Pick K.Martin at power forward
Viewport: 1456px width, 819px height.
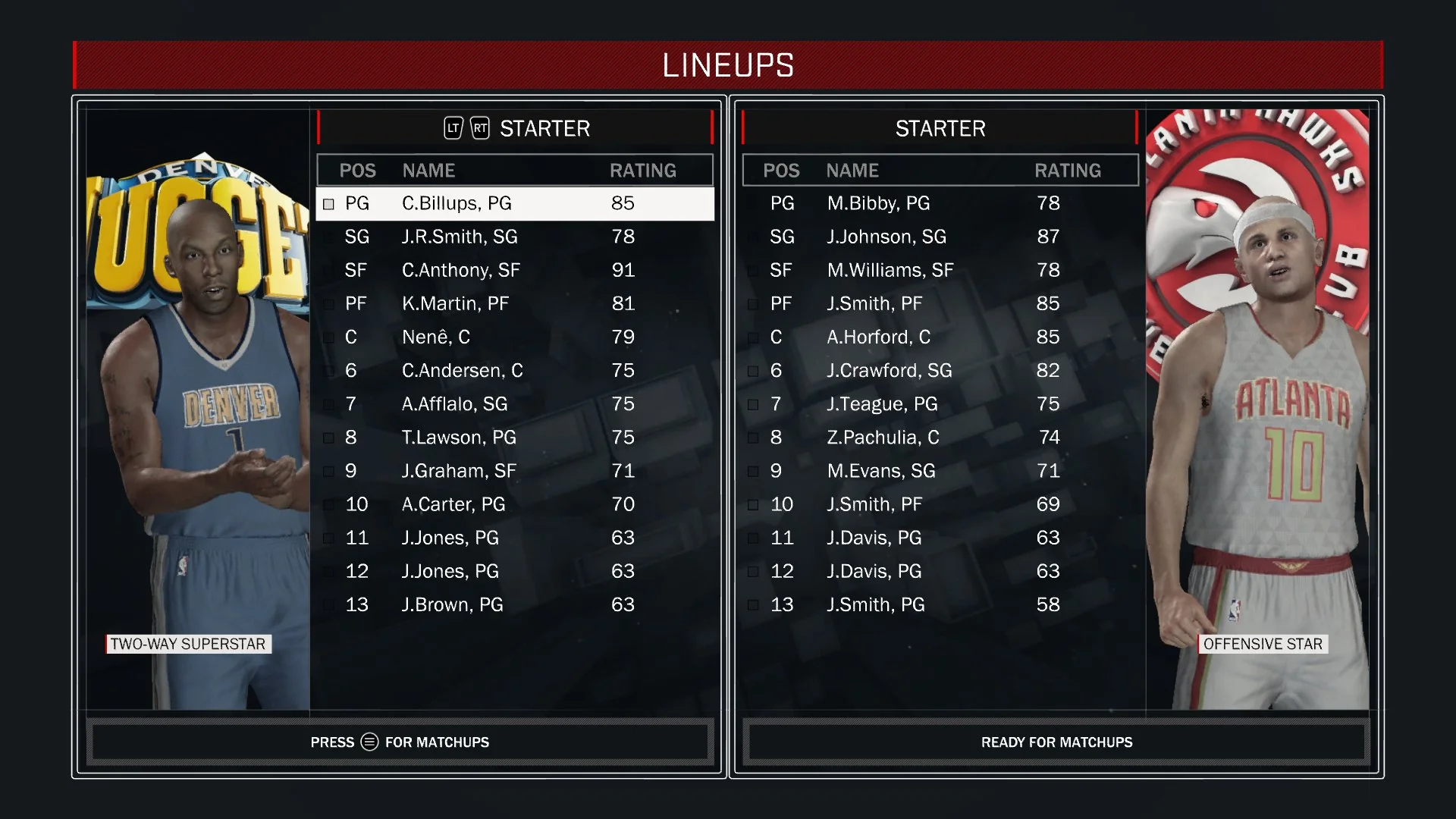click(514, 303)
